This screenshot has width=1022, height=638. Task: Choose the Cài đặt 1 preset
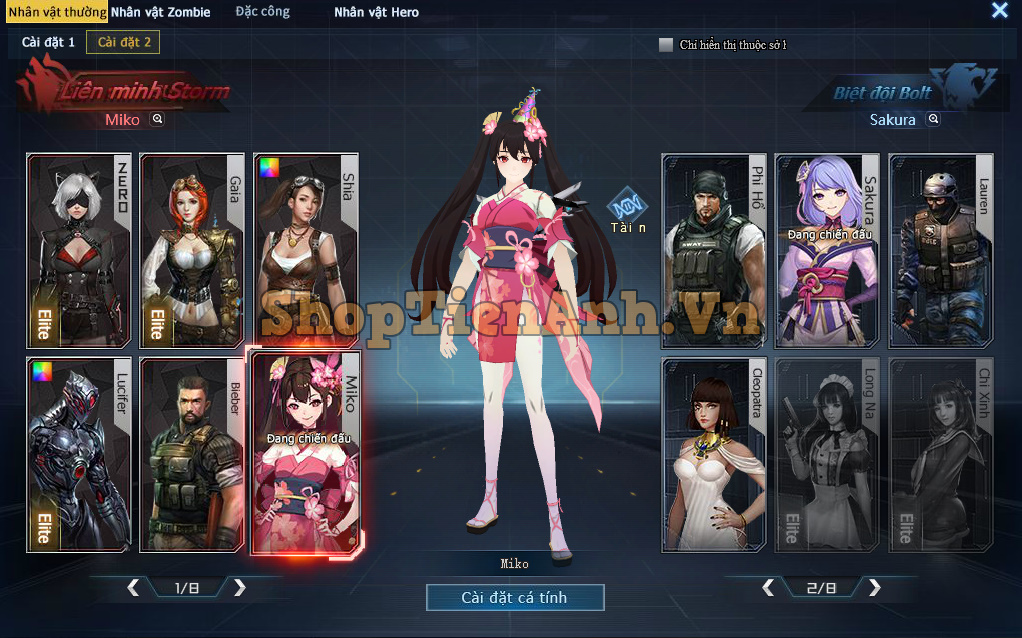click(x=48, y=42)
